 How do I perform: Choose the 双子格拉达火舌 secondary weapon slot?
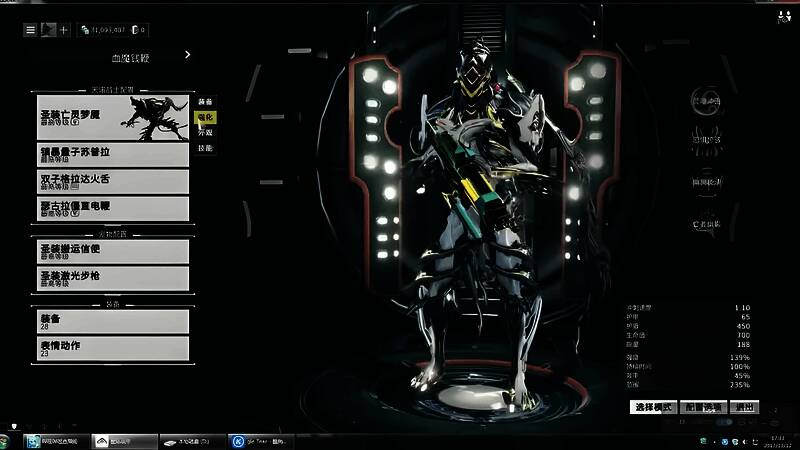(112, 181)
